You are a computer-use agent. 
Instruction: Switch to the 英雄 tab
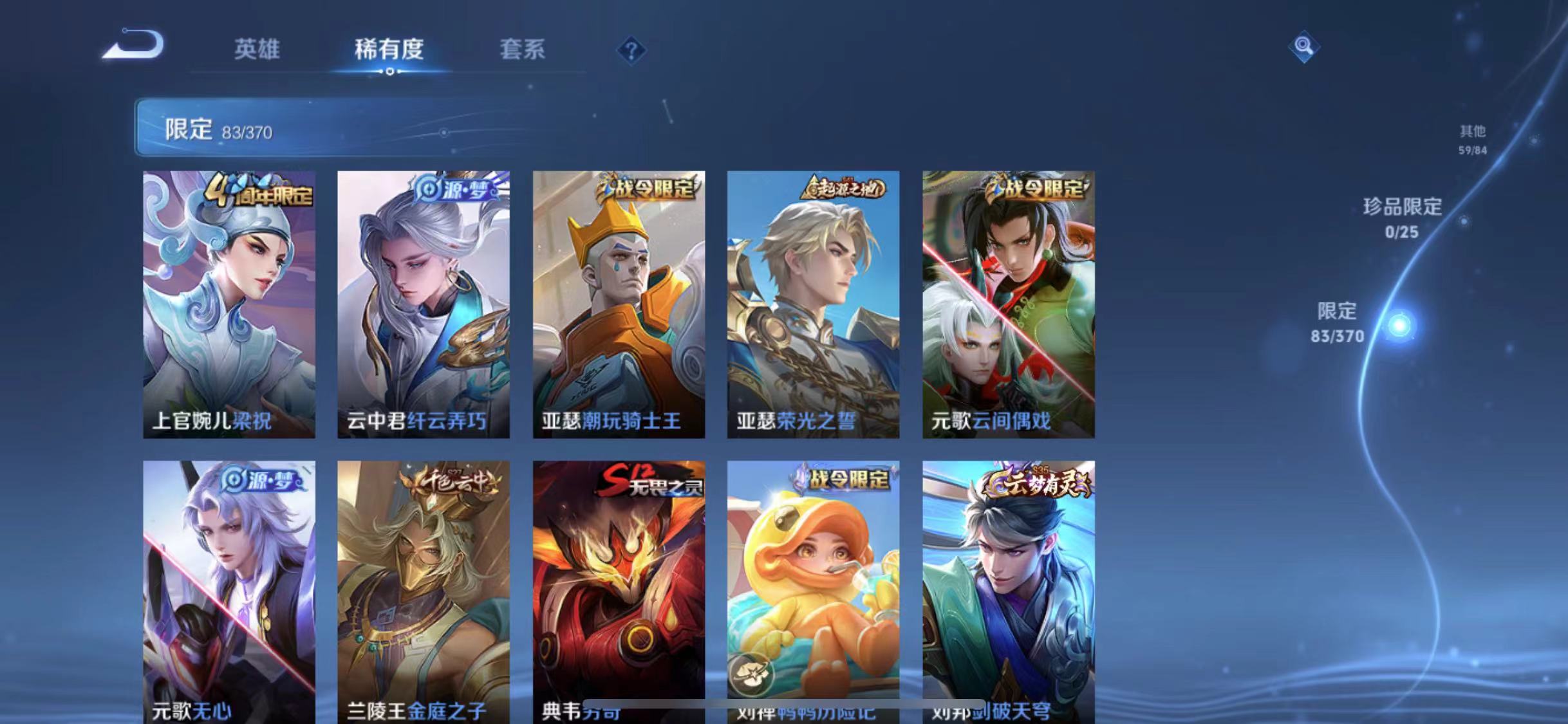[x=256, y=50]
